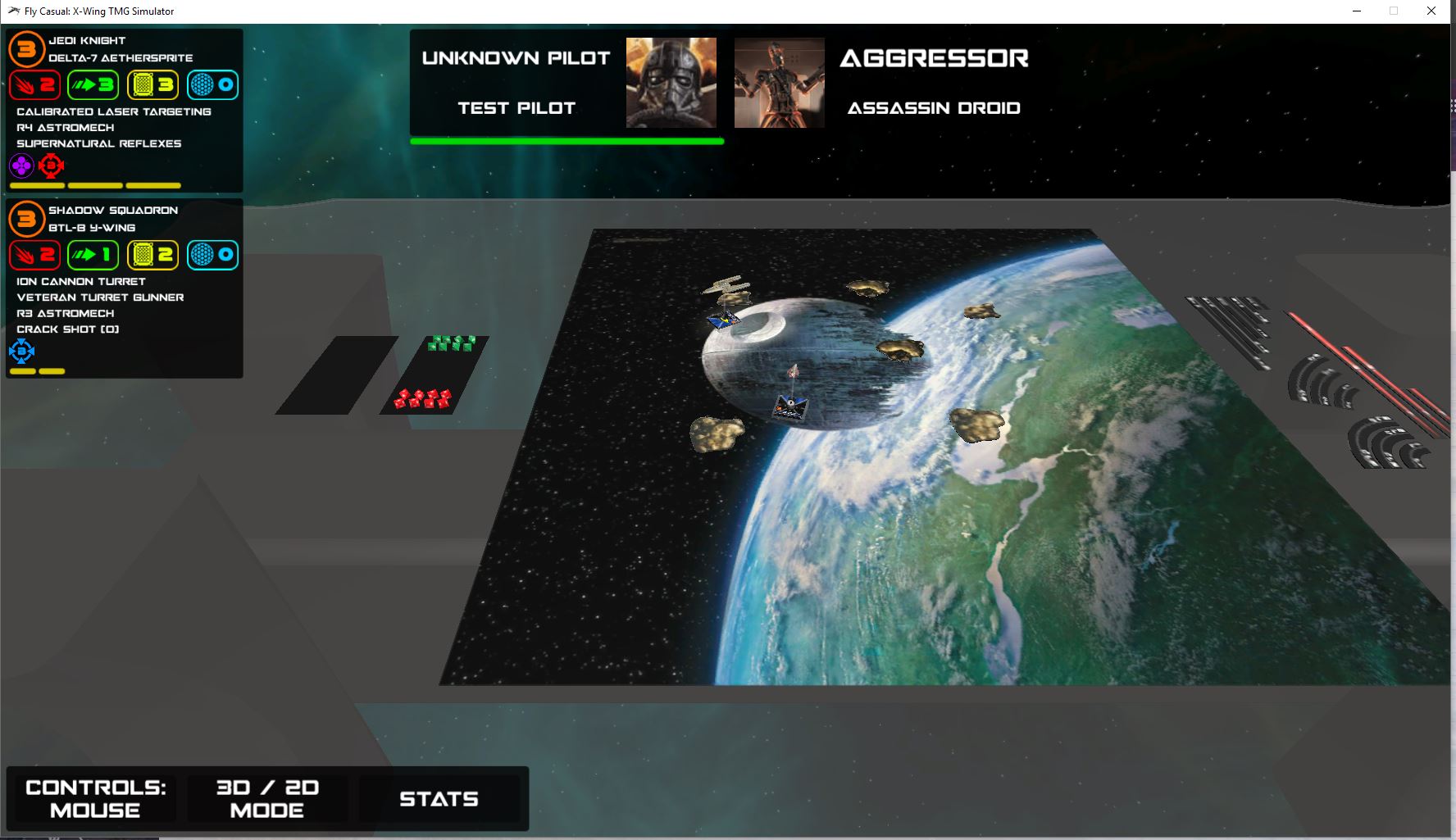Select the Calibrated Laser Targeting upgrade
The width and height of the screenshot is (1456, 840).
click(x=114, y=111)
